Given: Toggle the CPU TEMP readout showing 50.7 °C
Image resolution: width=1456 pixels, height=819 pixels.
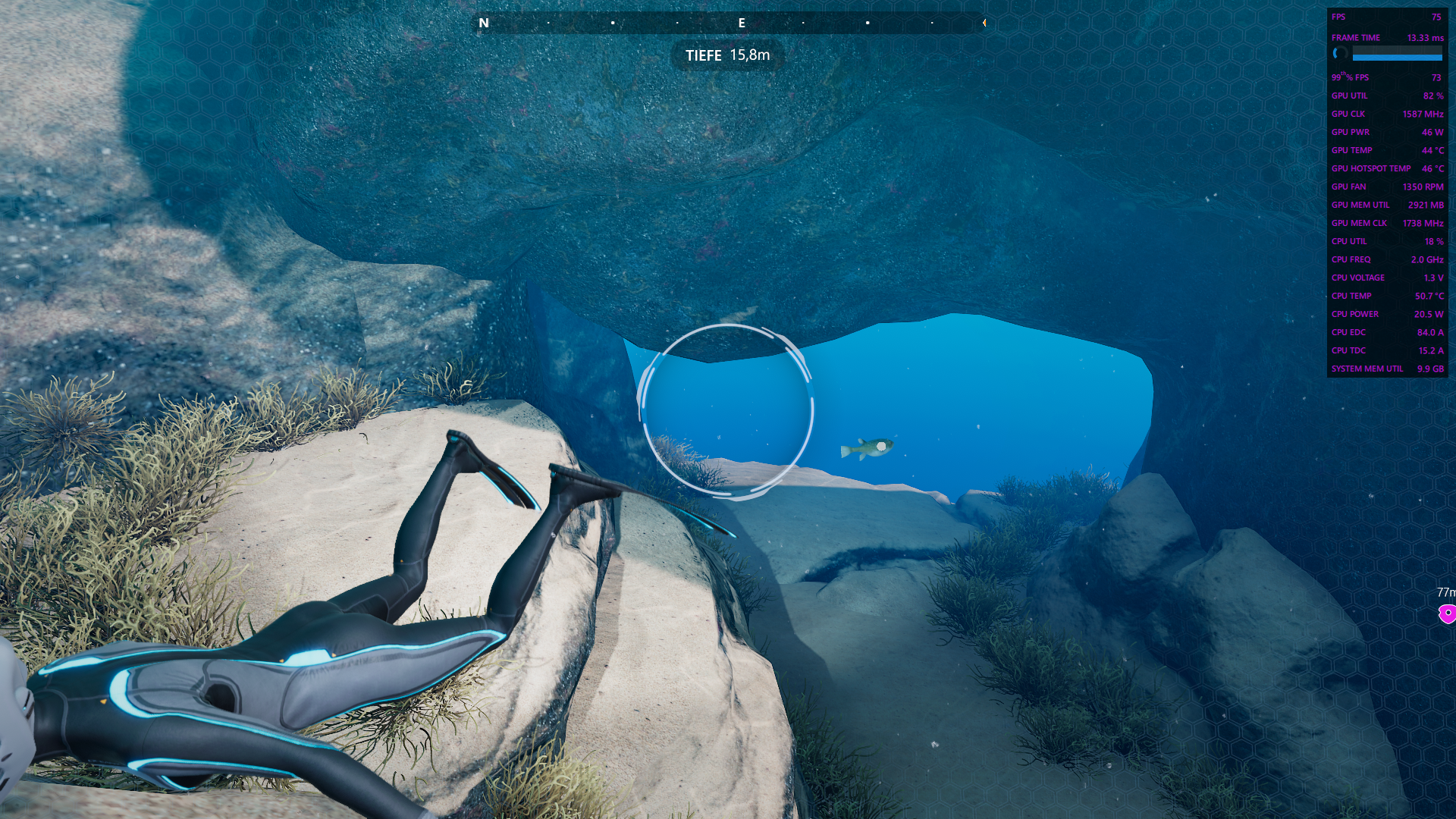Looking at the screenshot, I should (x=1386, y=296).
